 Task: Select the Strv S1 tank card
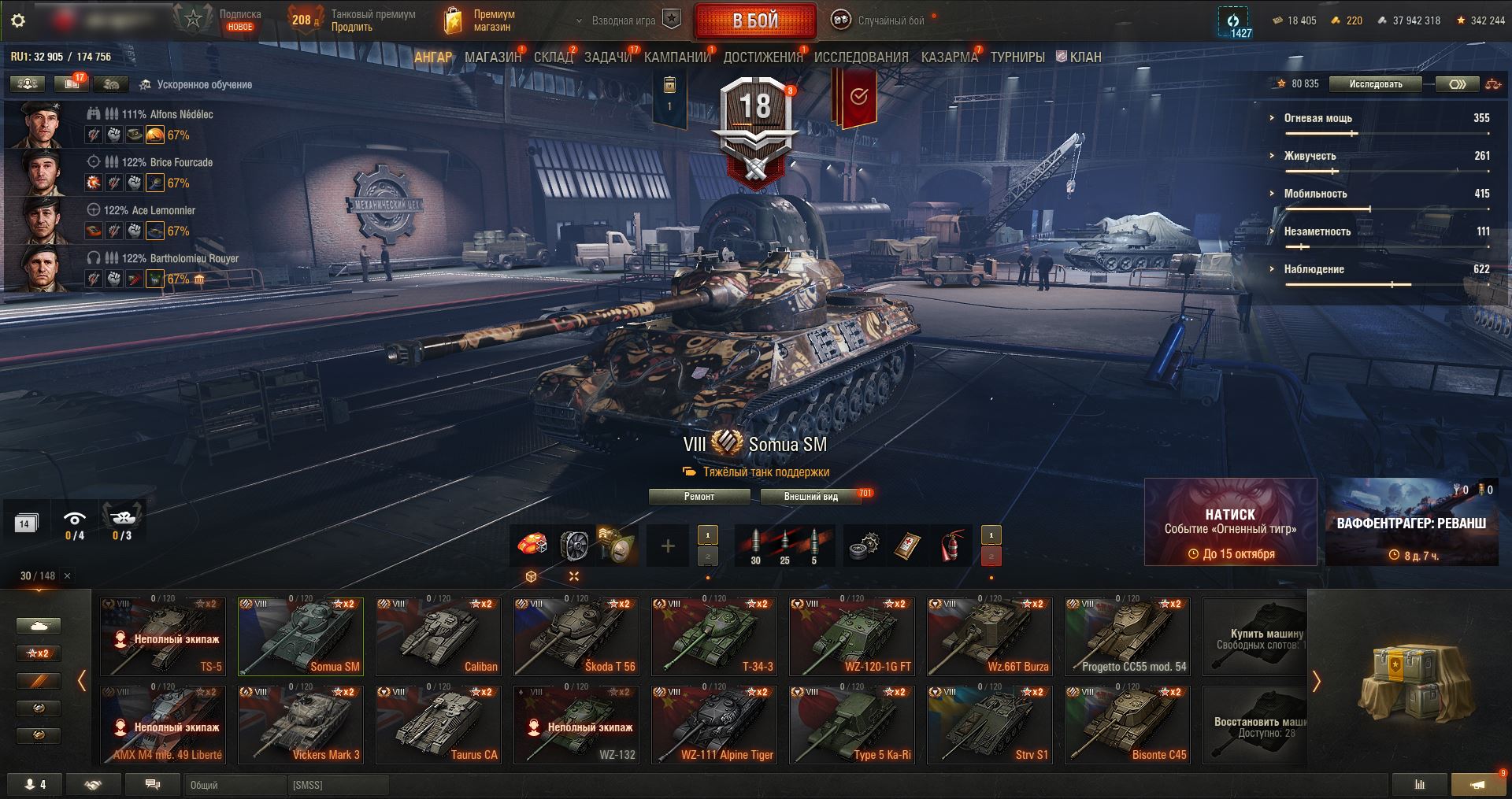[990, 724]
